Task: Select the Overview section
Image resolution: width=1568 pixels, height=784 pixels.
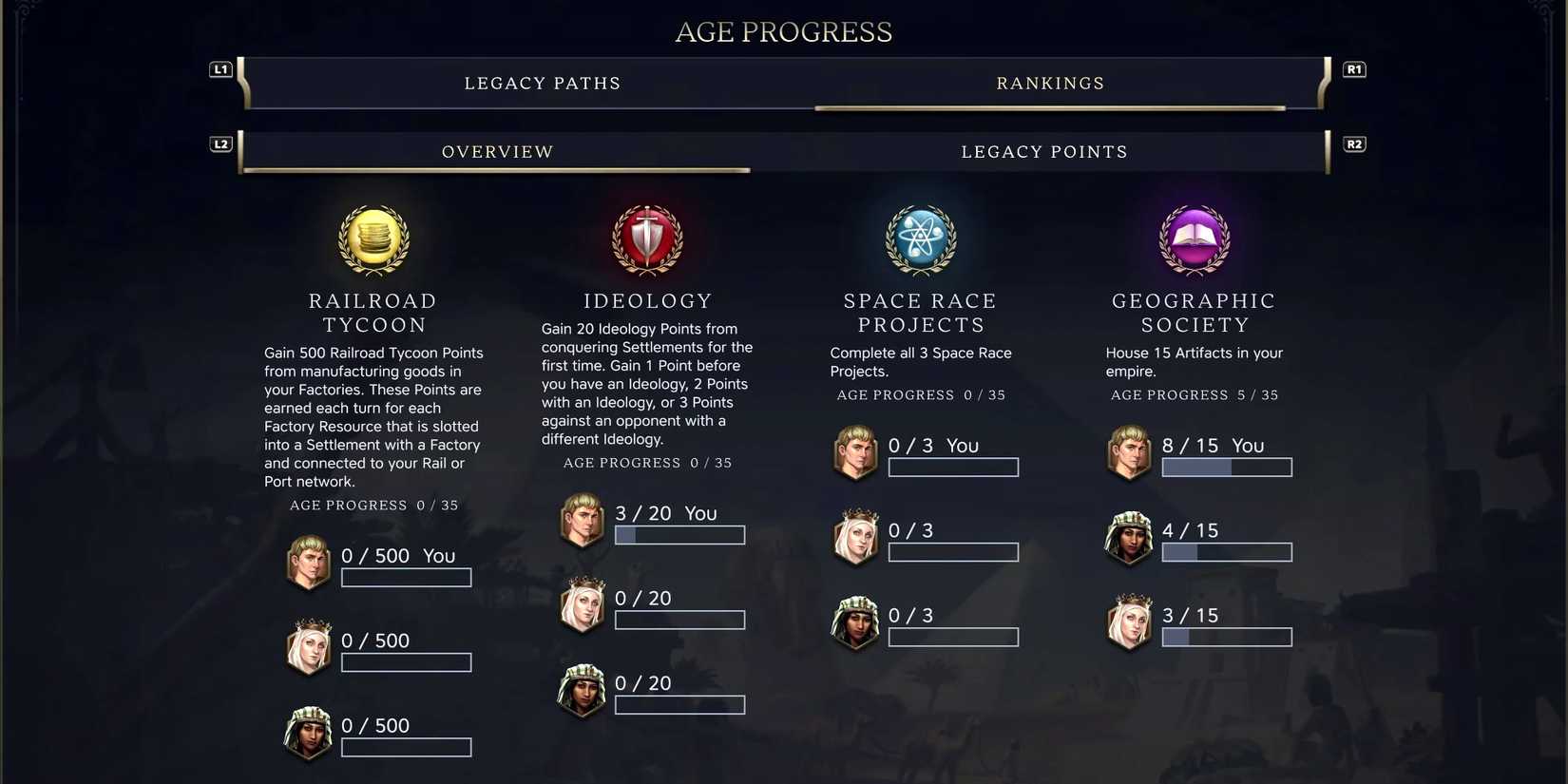Action: [497, 151]
